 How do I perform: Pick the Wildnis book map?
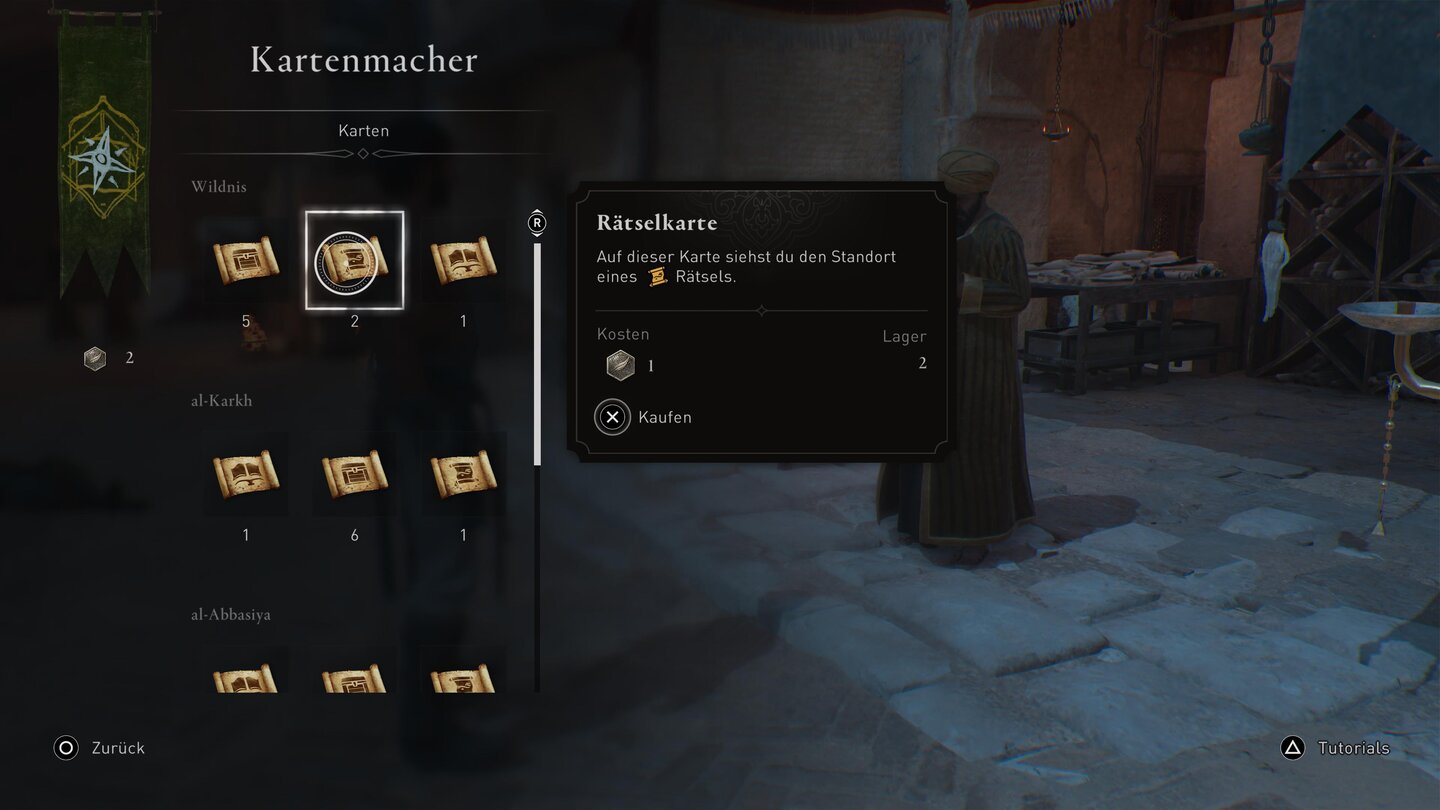point(463,260)
